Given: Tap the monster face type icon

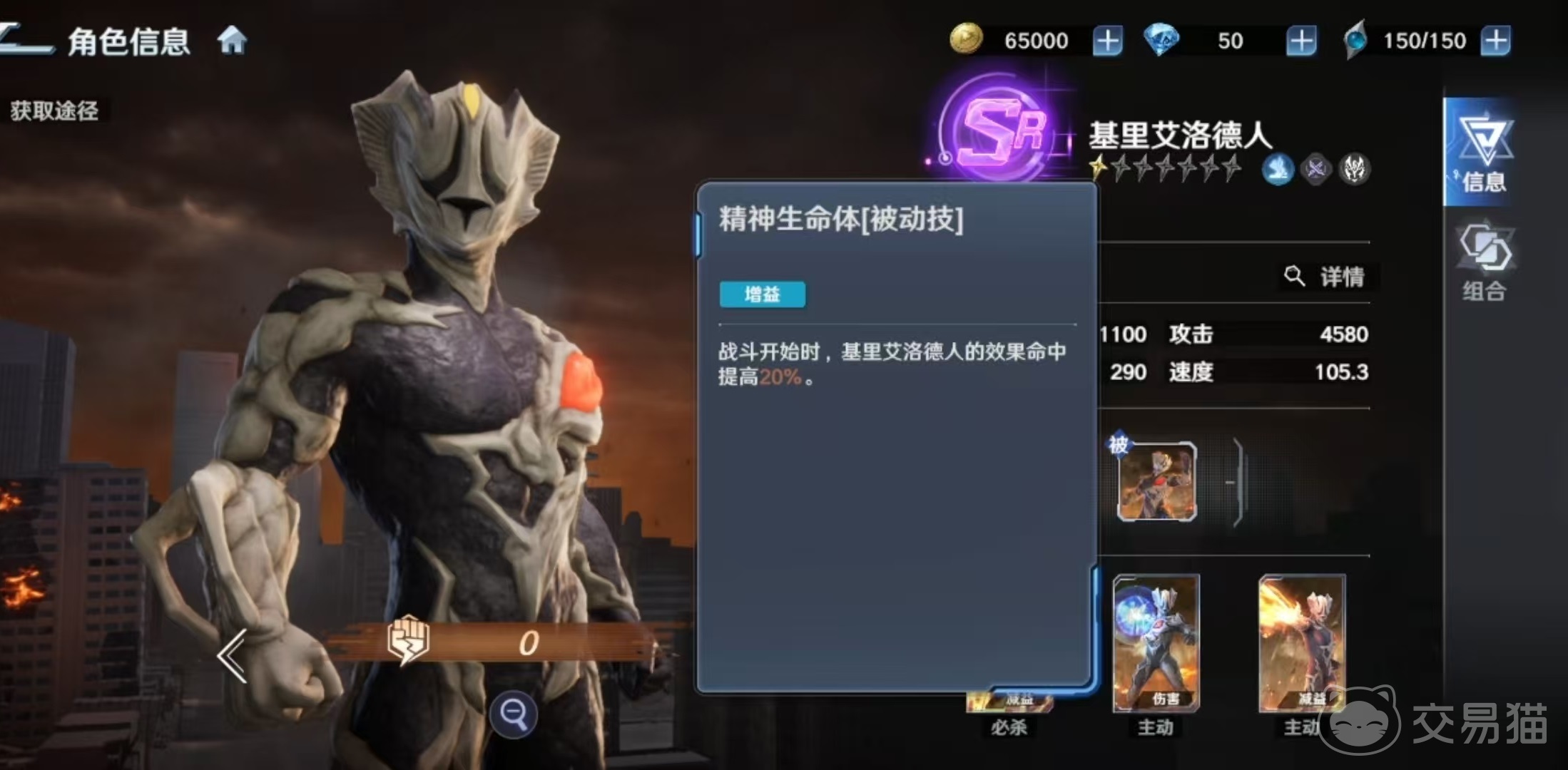Looking at the screenshot, I should coord(1353,170).
